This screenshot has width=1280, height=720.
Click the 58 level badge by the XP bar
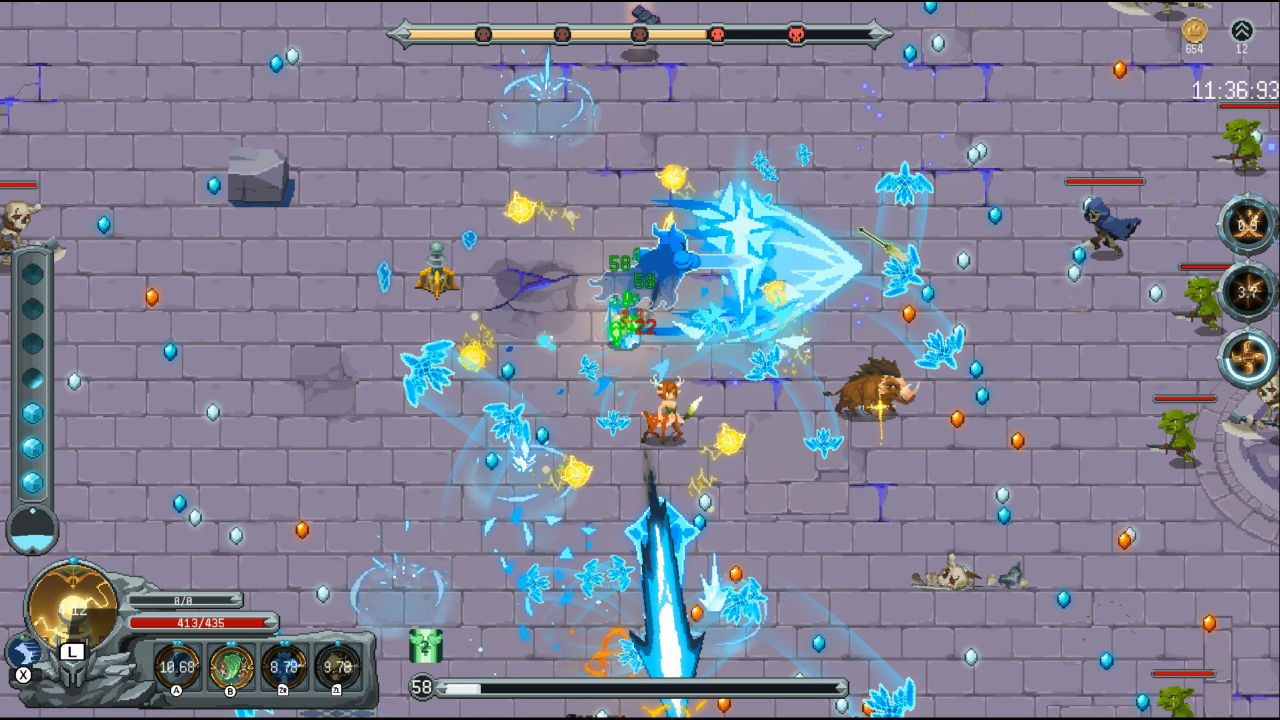(x=424, y=687)
